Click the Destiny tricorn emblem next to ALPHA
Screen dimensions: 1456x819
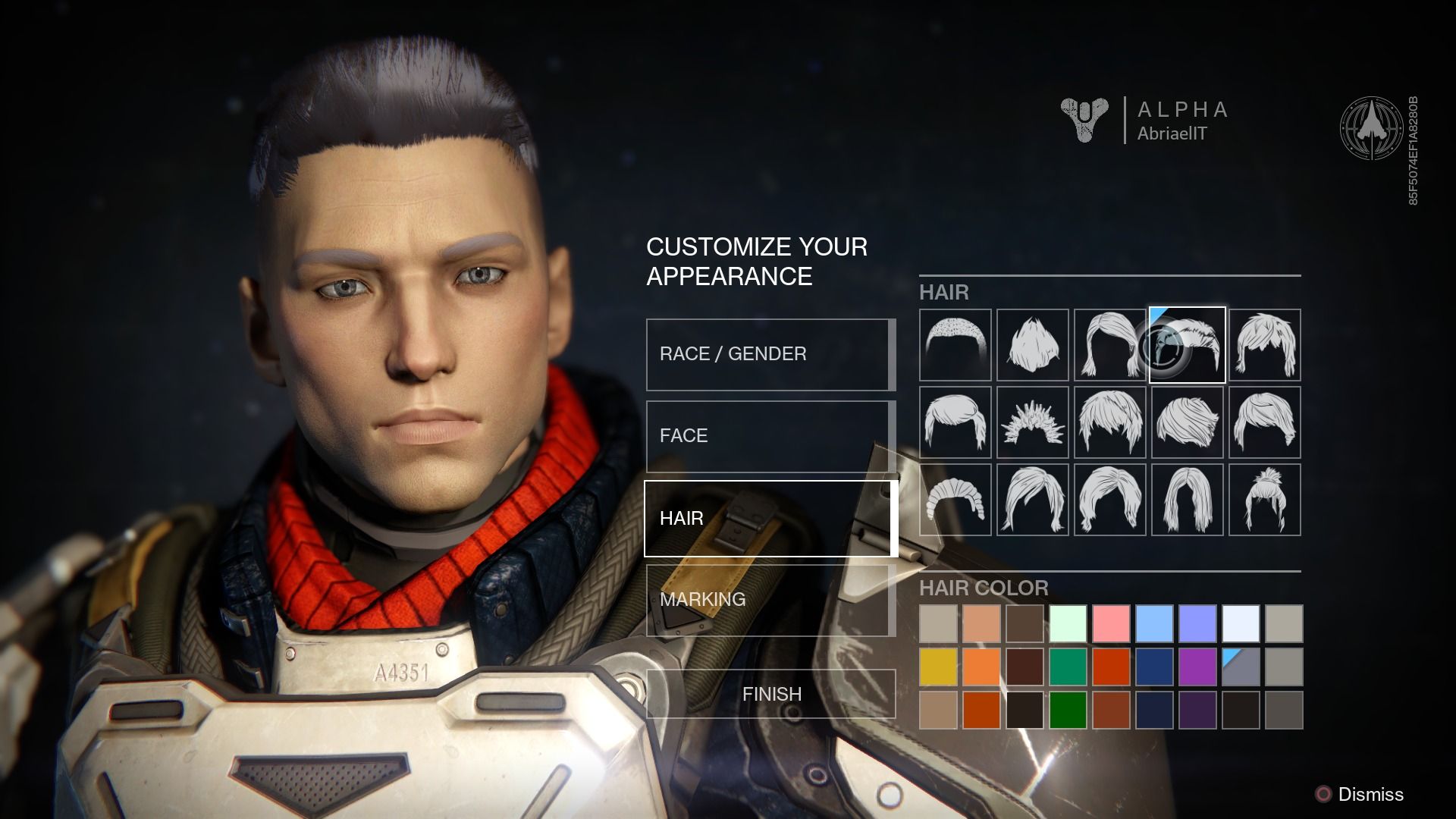(x=1084, y=121)
